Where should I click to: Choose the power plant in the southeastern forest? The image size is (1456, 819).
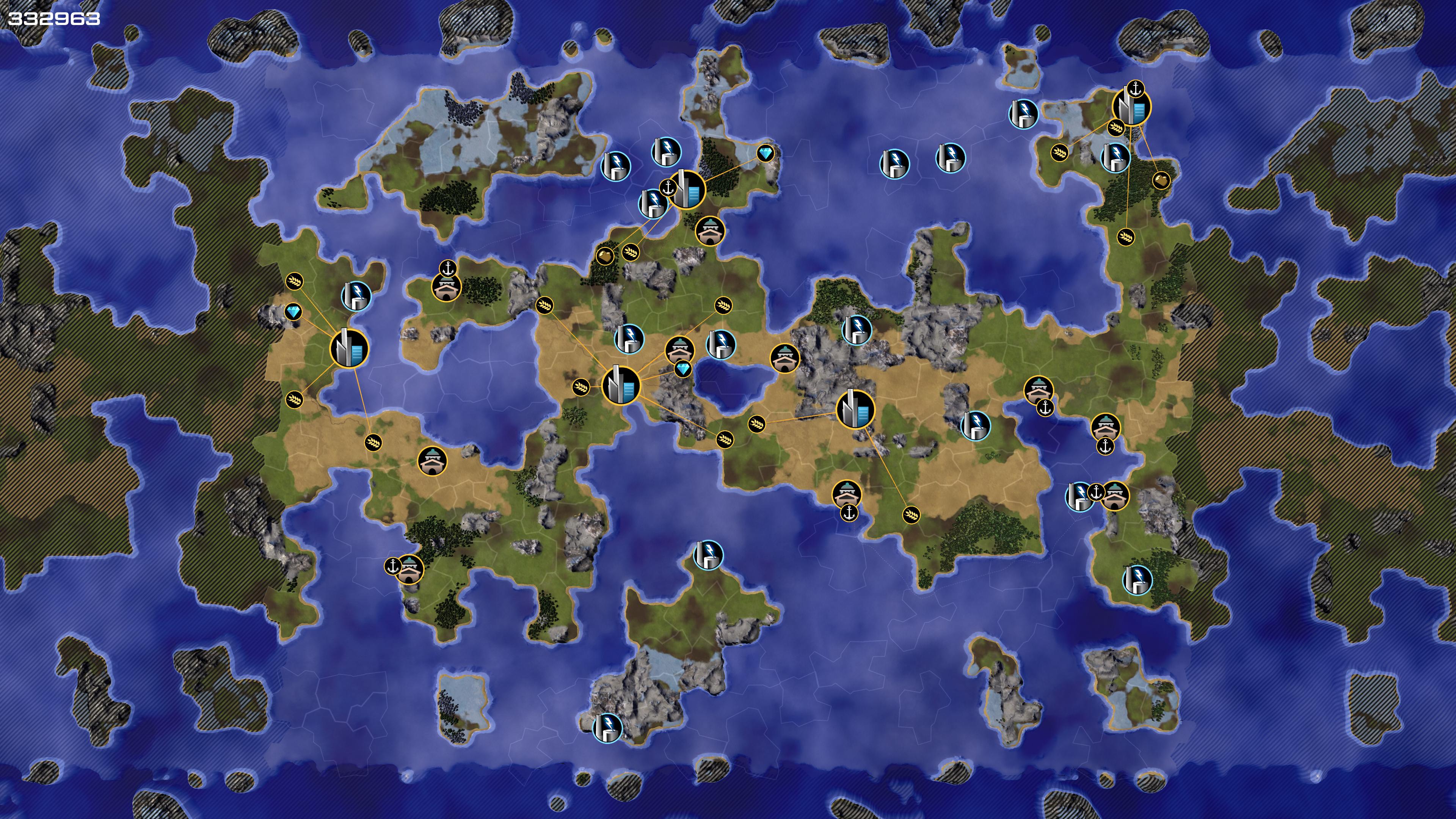(x=1137, y=579)
